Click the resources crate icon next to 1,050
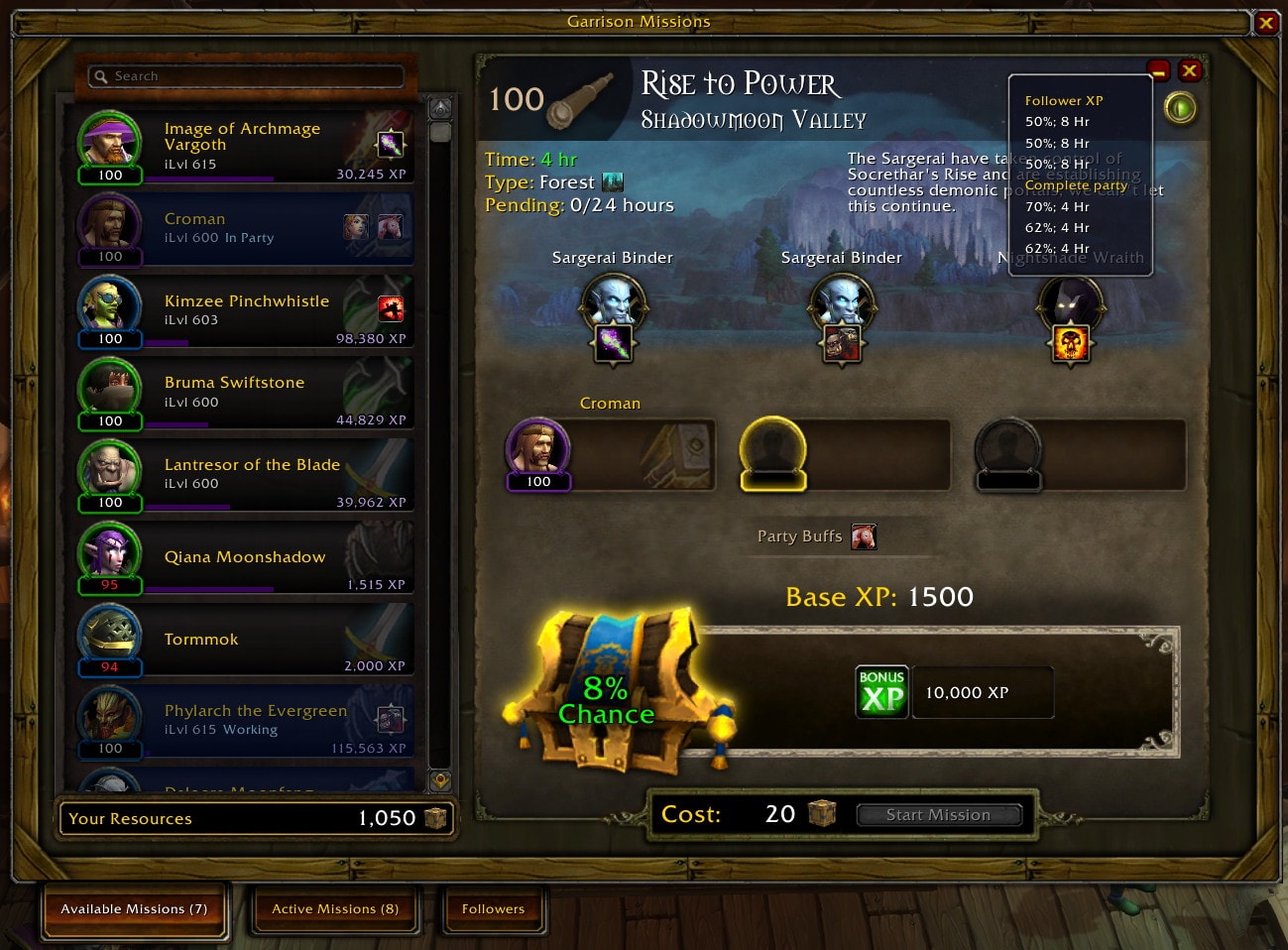This screenshot has width=1288, height=950. (x=436, y=818)
